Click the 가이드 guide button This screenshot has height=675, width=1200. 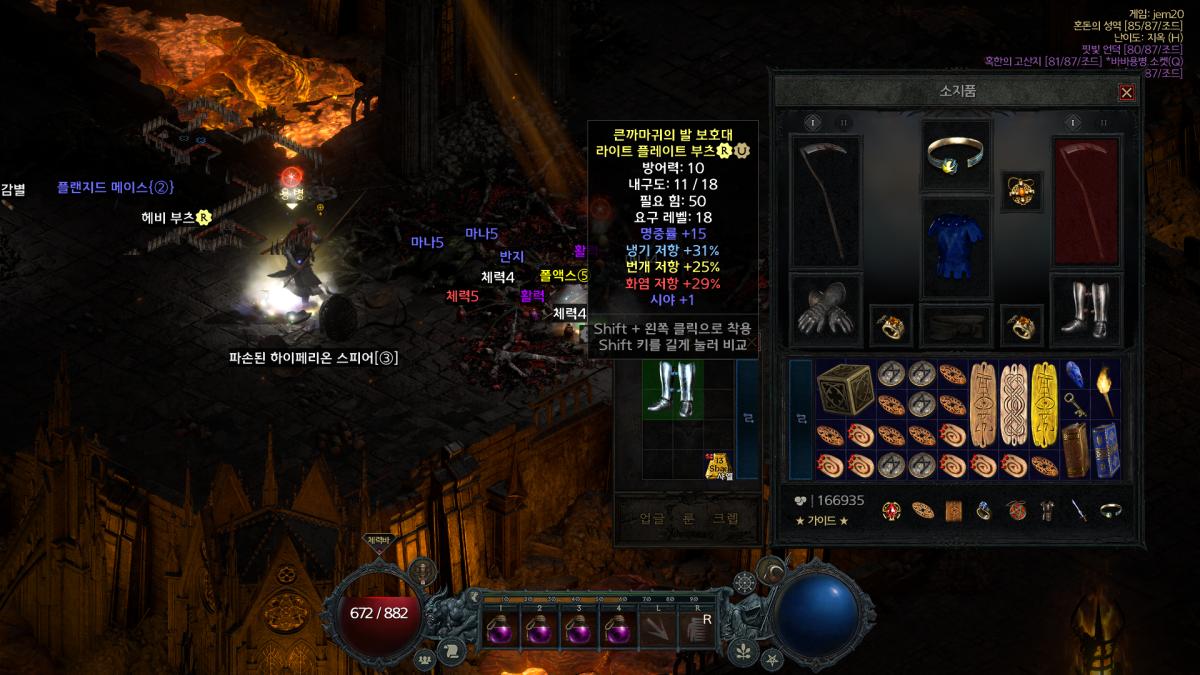pos(822,520)
